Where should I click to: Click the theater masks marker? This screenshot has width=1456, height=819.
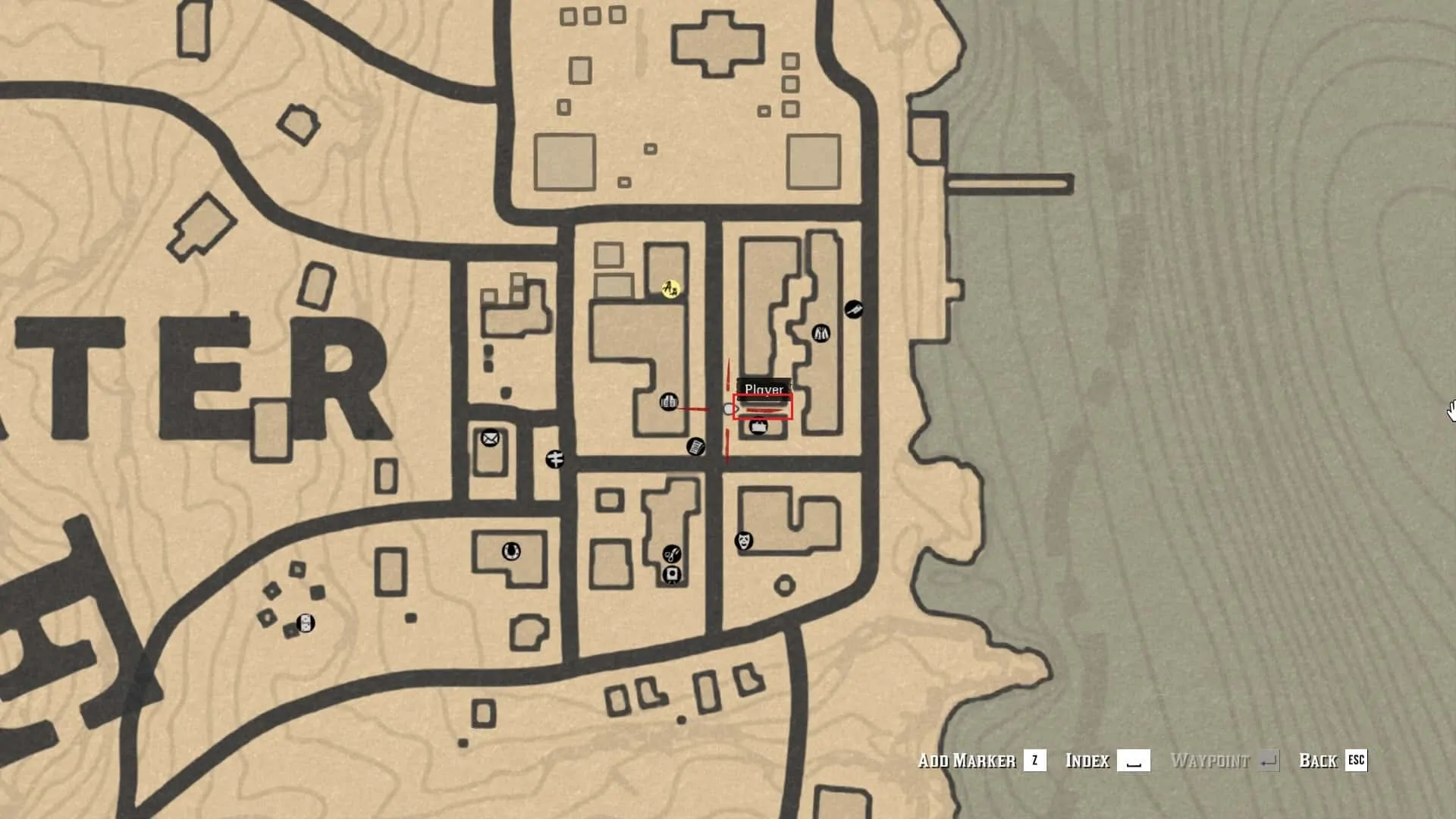(744, 541)
